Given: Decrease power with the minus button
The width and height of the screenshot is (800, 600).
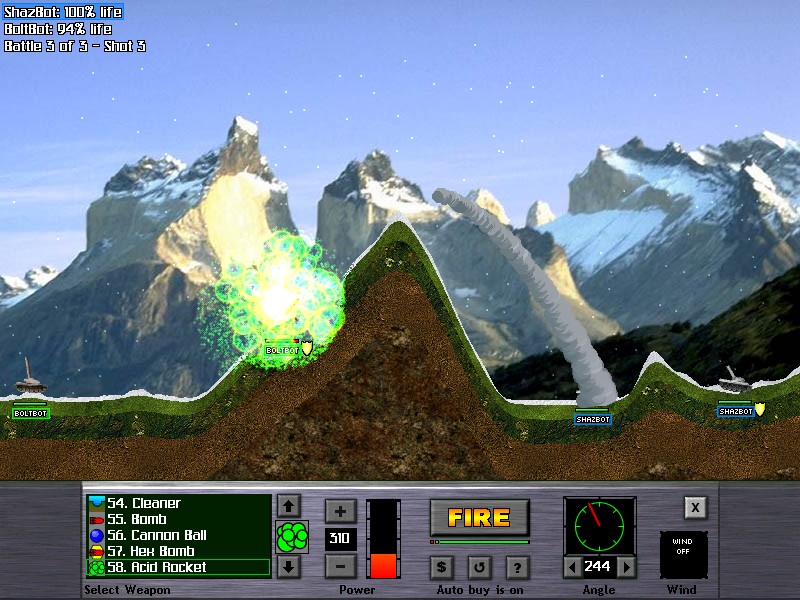Looking at the screenshot, I should click(x=340, y=566).
